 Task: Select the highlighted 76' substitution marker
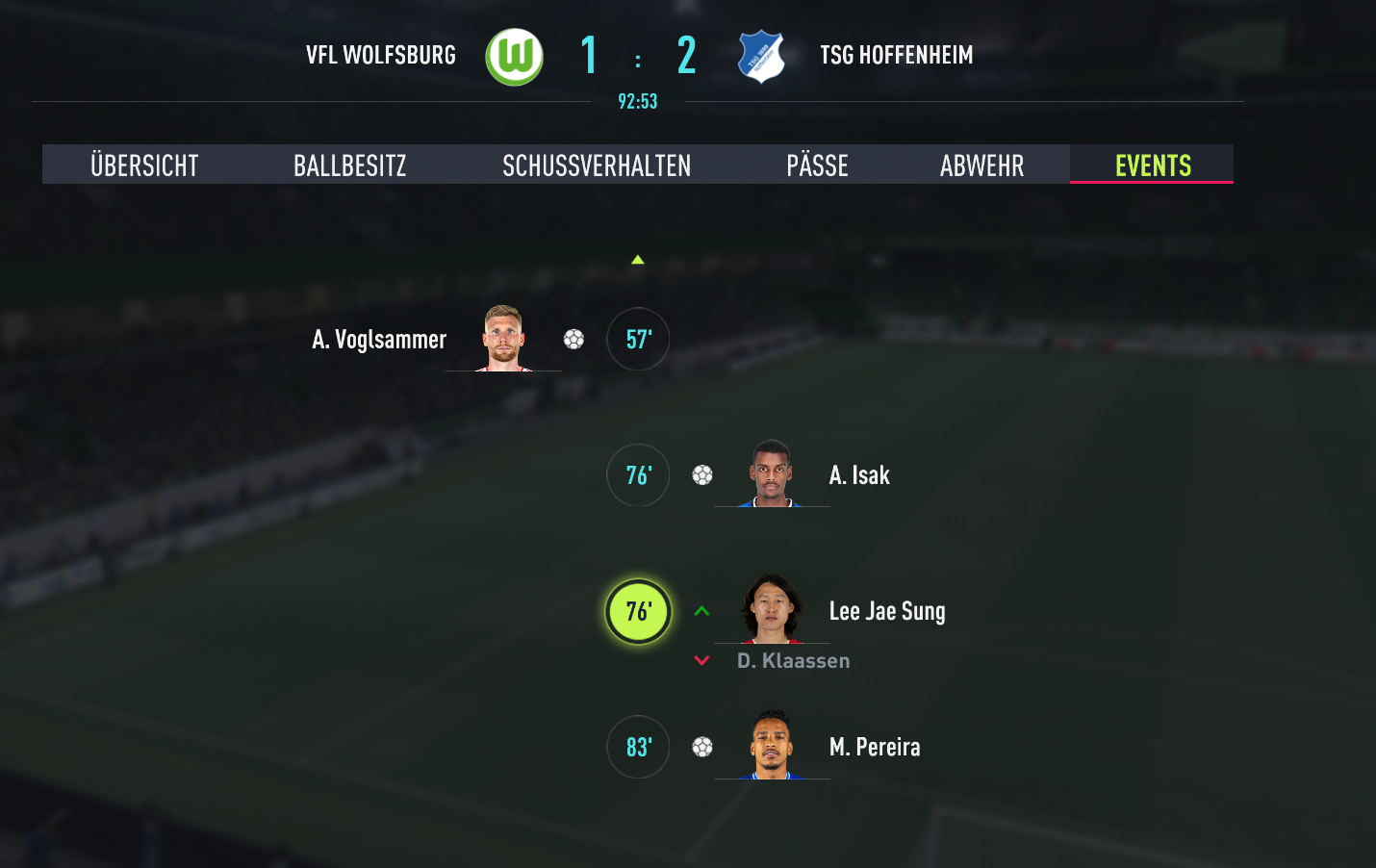638,611
